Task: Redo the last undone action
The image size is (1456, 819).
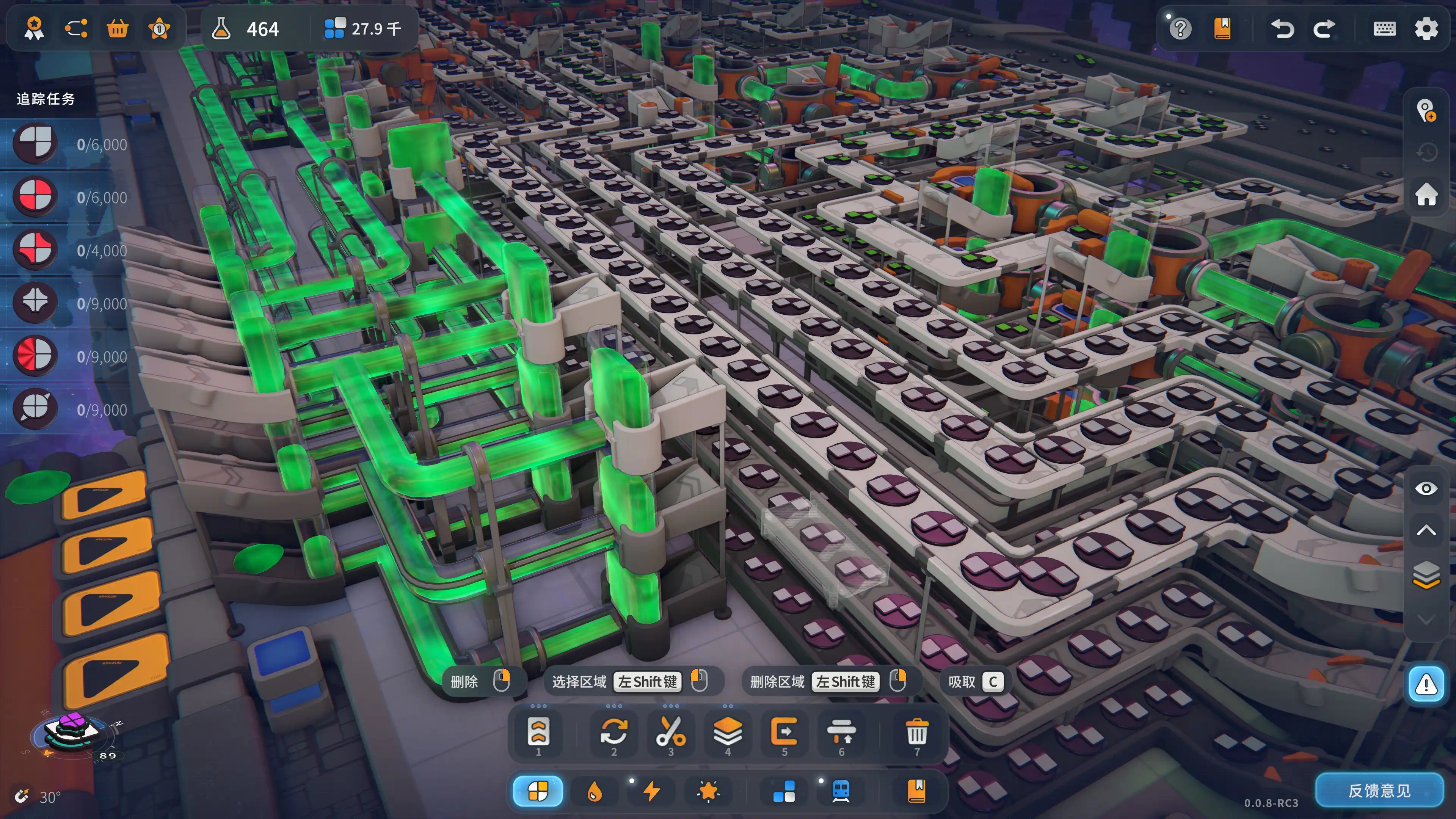Action: coord(1324,28)
